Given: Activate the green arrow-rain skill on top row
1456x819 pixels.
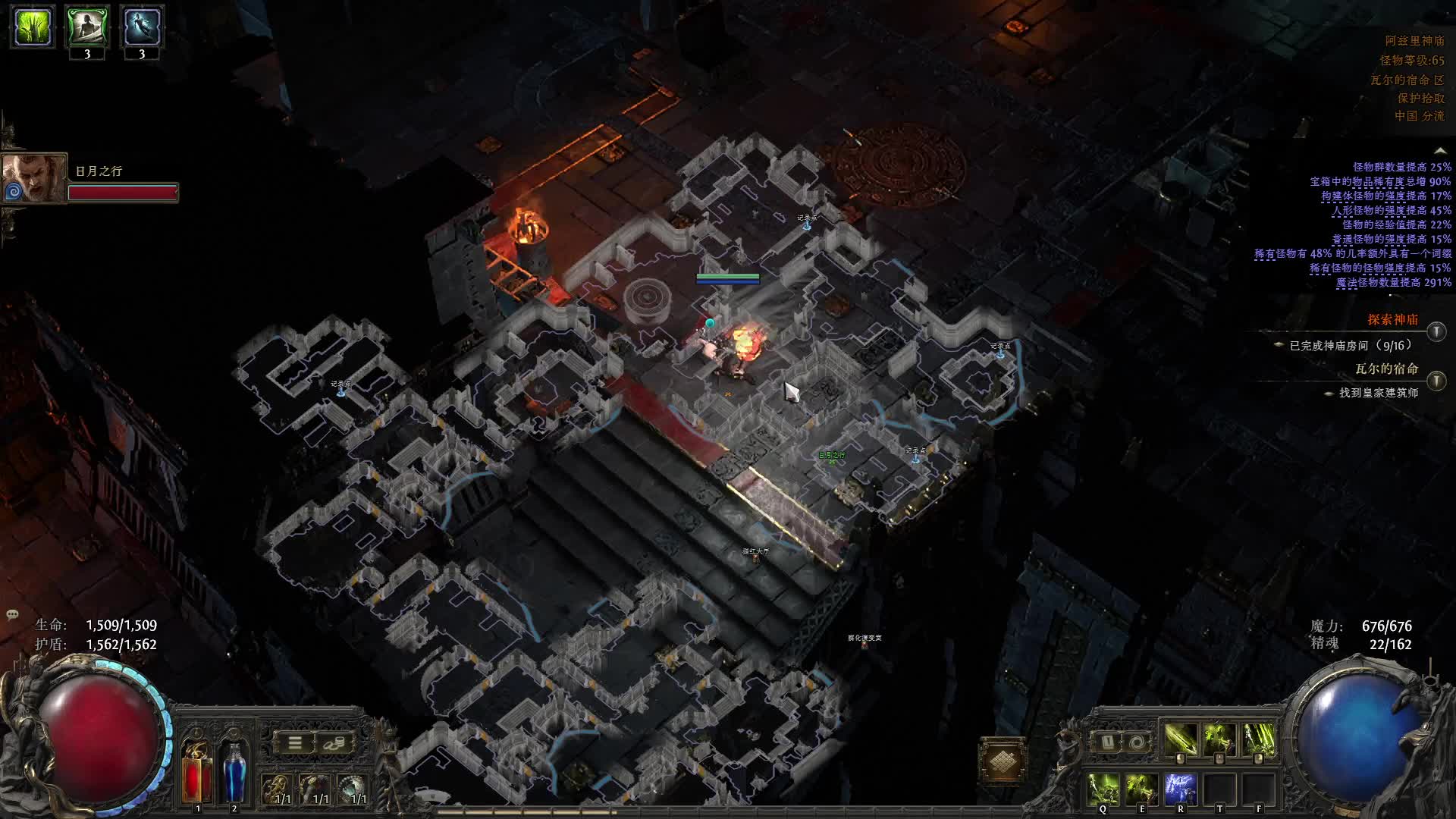Looking at the screenshot, I should coord(1259,739).
